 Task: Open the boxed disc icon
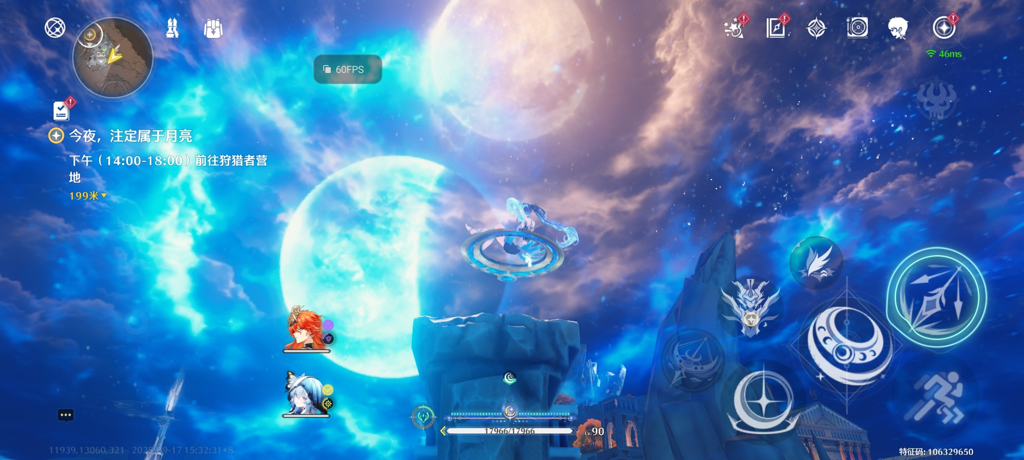tap(857, 28)
